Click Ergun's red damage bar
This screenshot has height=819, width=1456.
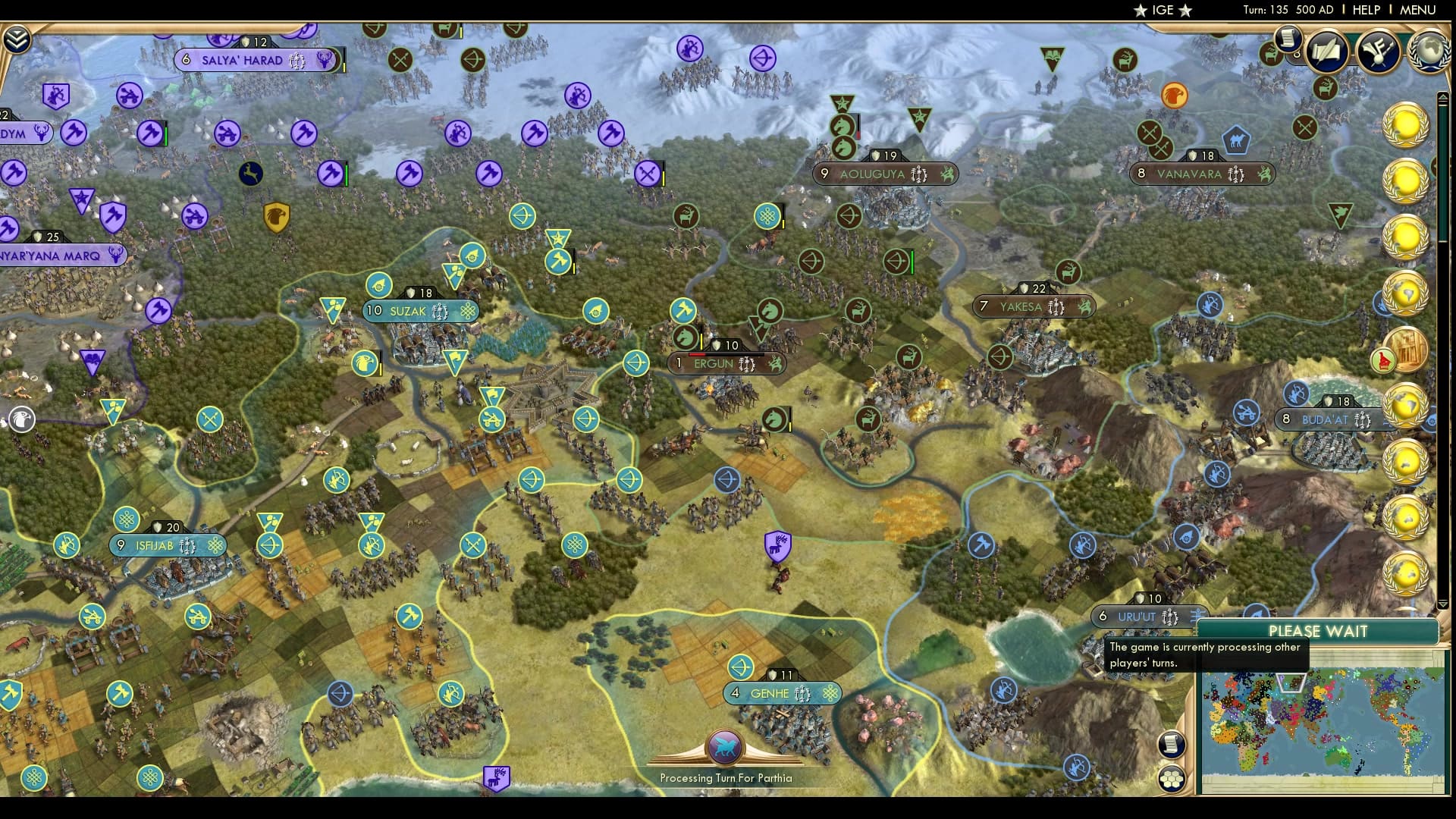click(x=696, y=354)
